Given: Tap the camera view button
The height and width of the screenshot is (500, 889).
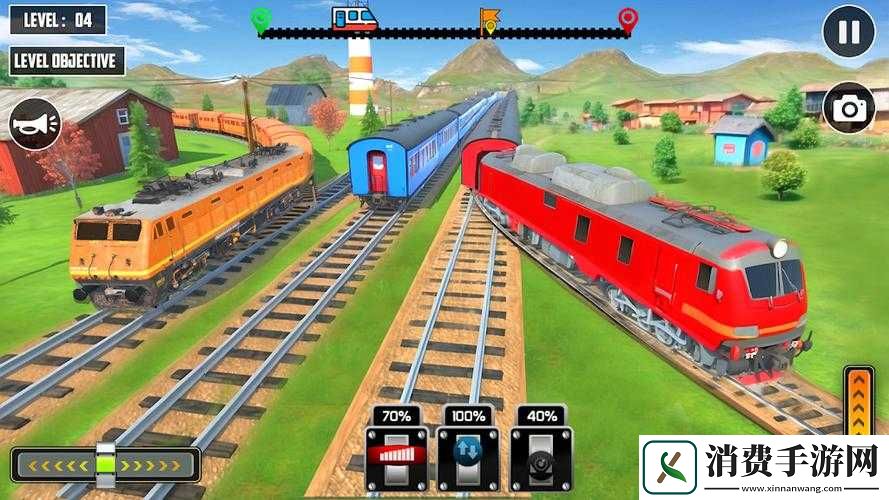Looking at the screenshot, I should coord(849,108).
